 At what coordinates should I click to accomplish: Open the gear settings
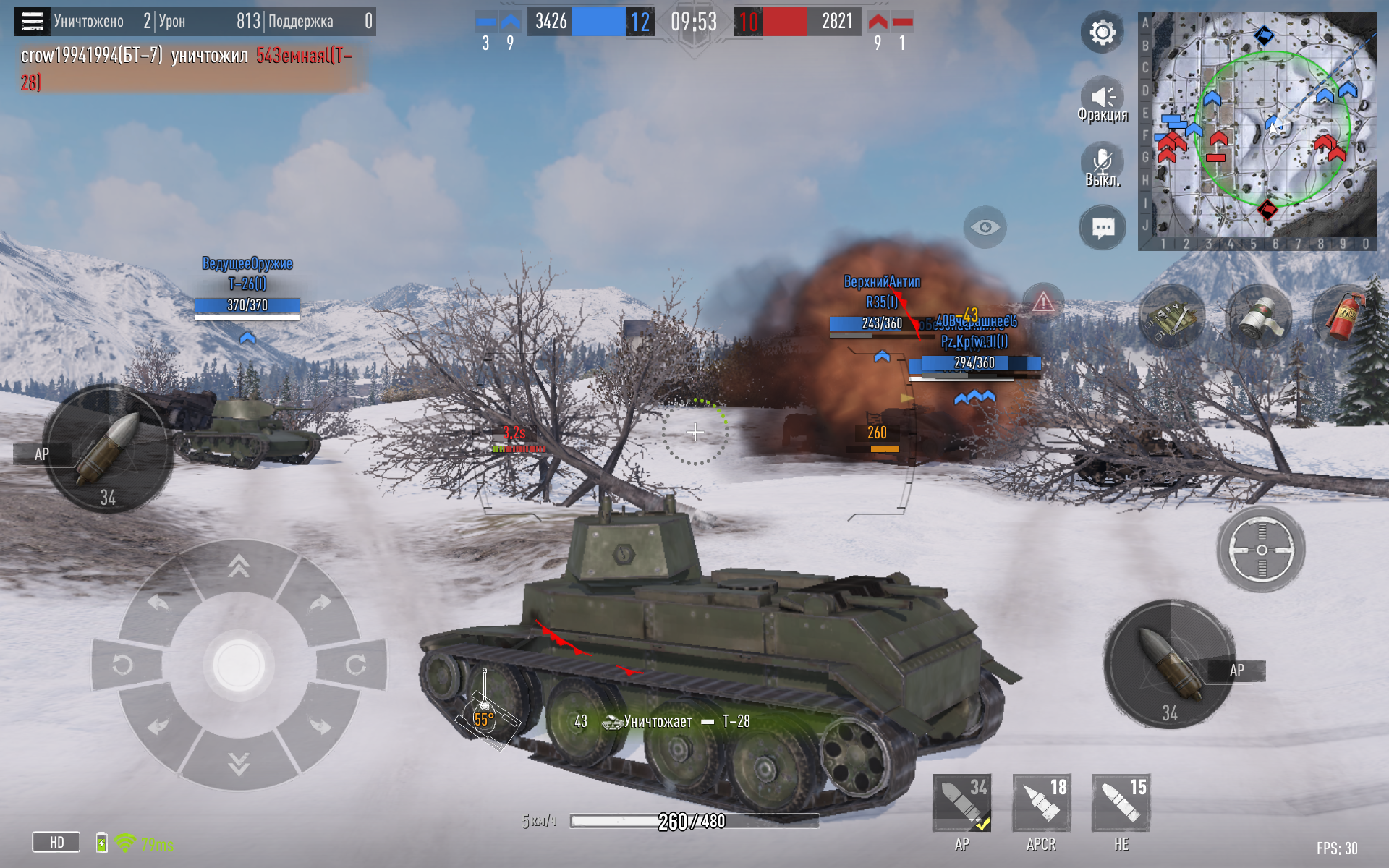point(1102,33)
